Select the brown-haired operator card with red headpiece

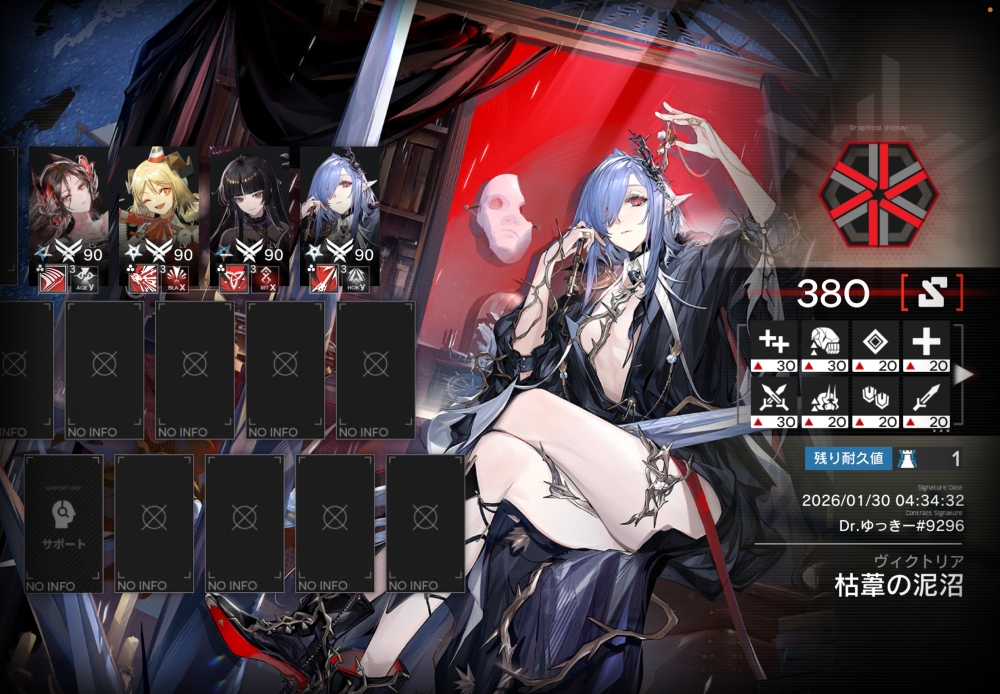pyautogui.click(x=68, y=205)
